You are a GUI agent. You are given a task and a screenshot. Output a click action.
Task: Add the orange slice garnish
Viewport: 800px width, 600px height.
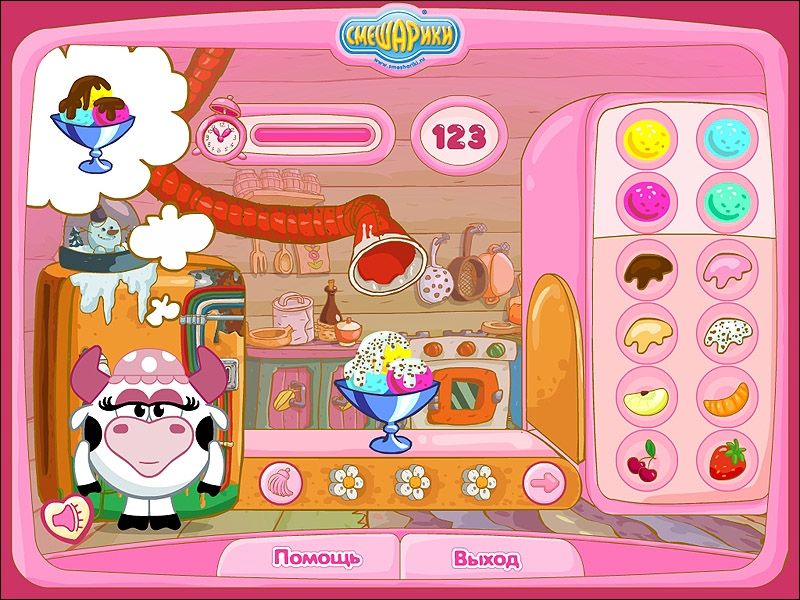726,397
